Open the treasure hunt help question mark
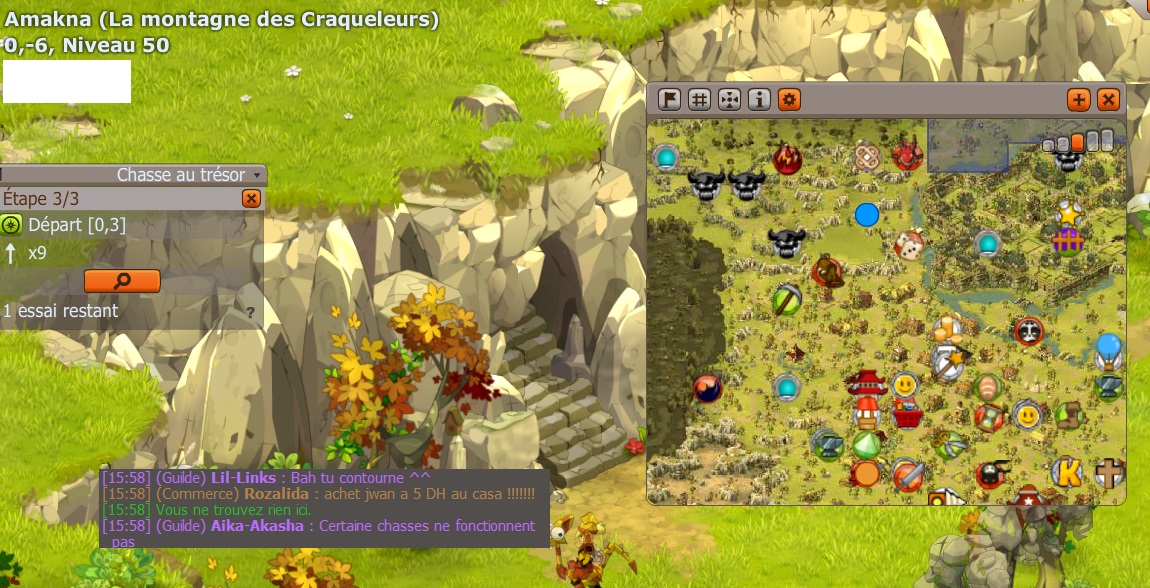Screen dimensions: 1150x588 click(x=250, y=312)
